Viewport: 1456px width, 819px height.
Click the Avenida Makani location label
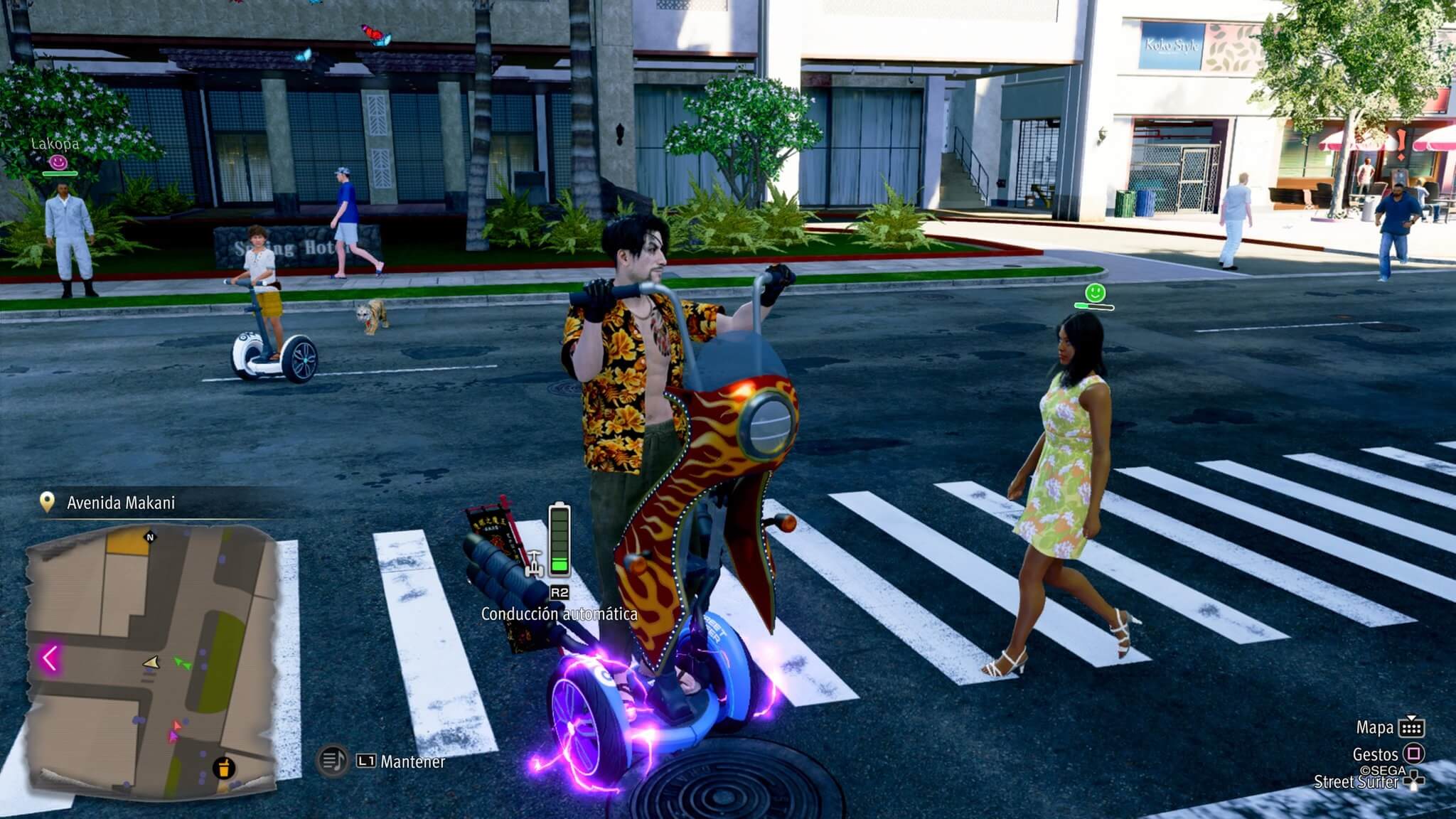(x=120, y=503)
